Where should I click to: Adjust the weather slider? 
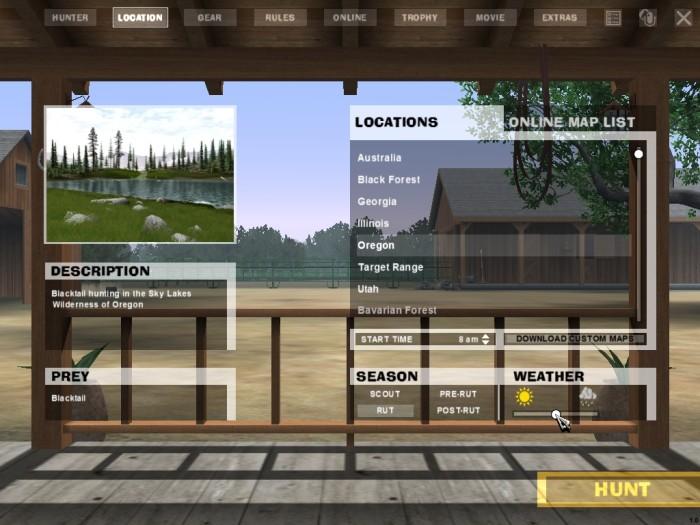[x=555, y=414]
